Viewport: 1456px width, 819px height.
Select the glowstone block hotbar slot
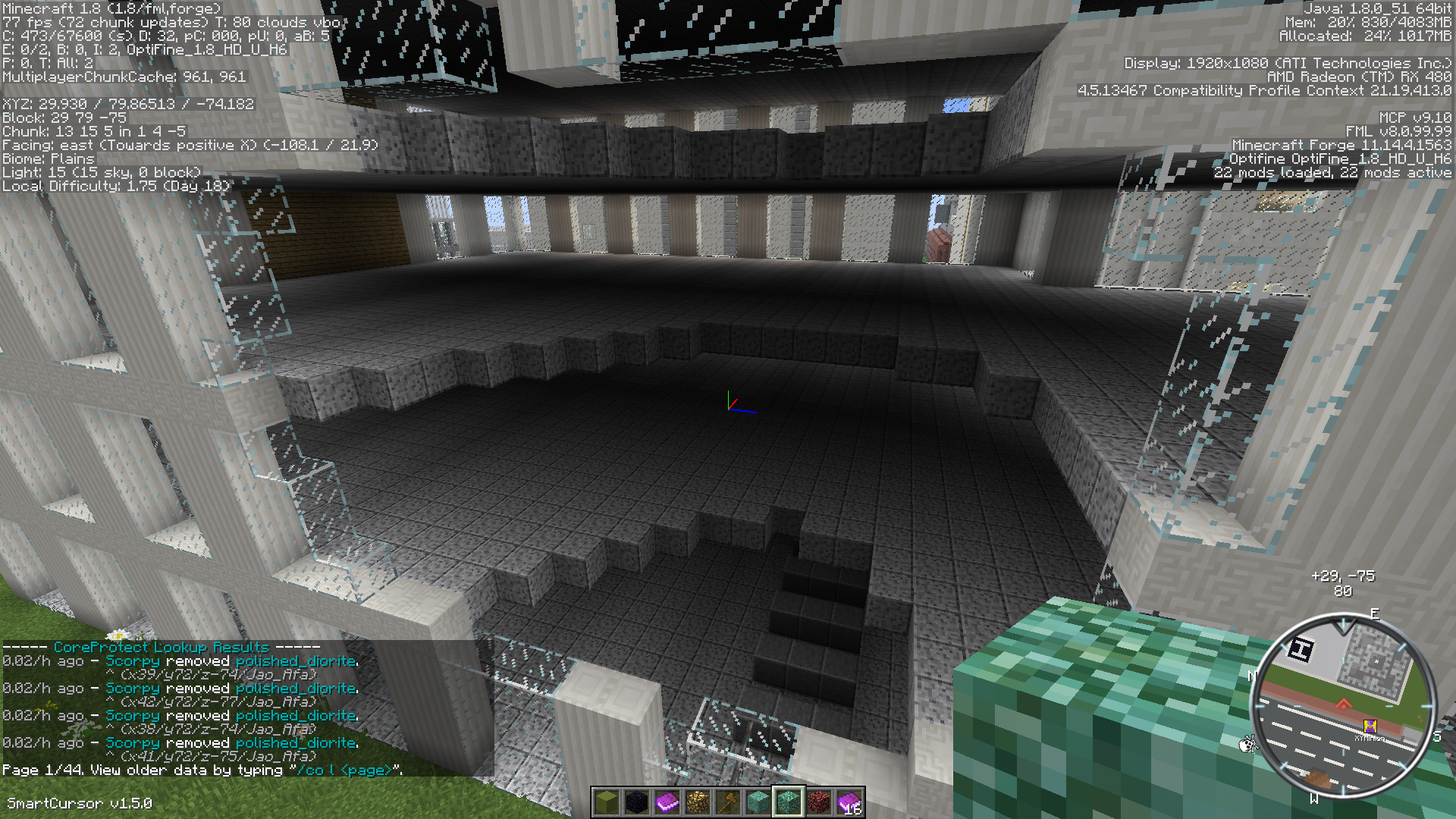tap(698, 802)
